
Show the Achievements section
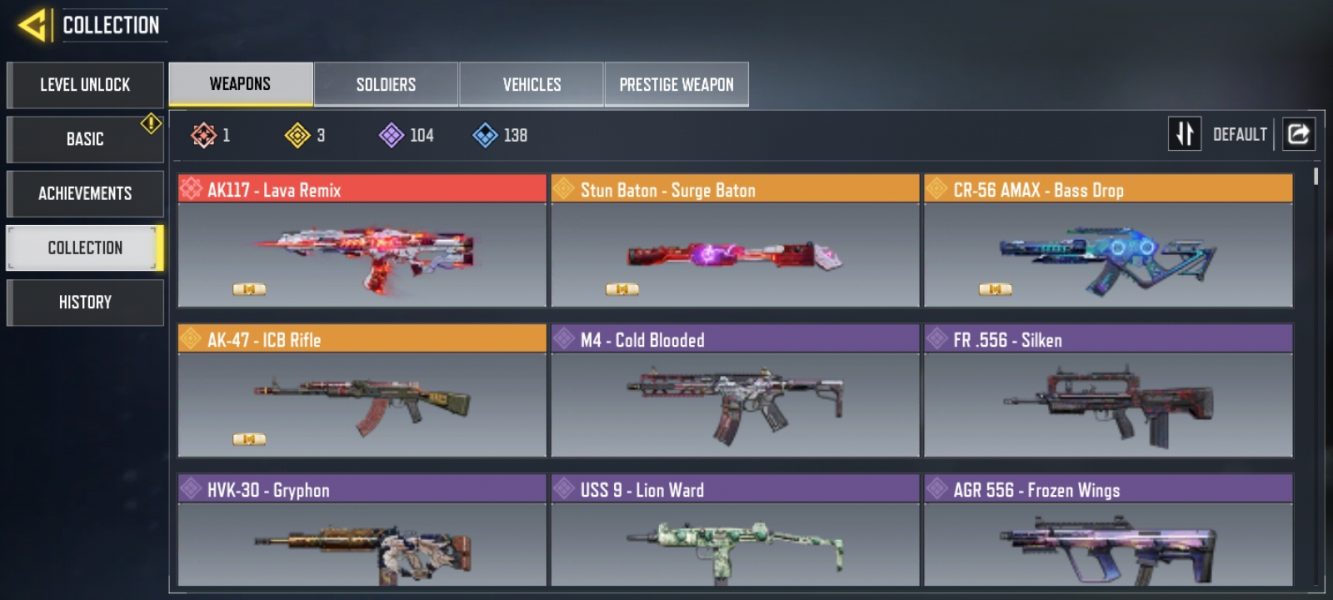85,193
